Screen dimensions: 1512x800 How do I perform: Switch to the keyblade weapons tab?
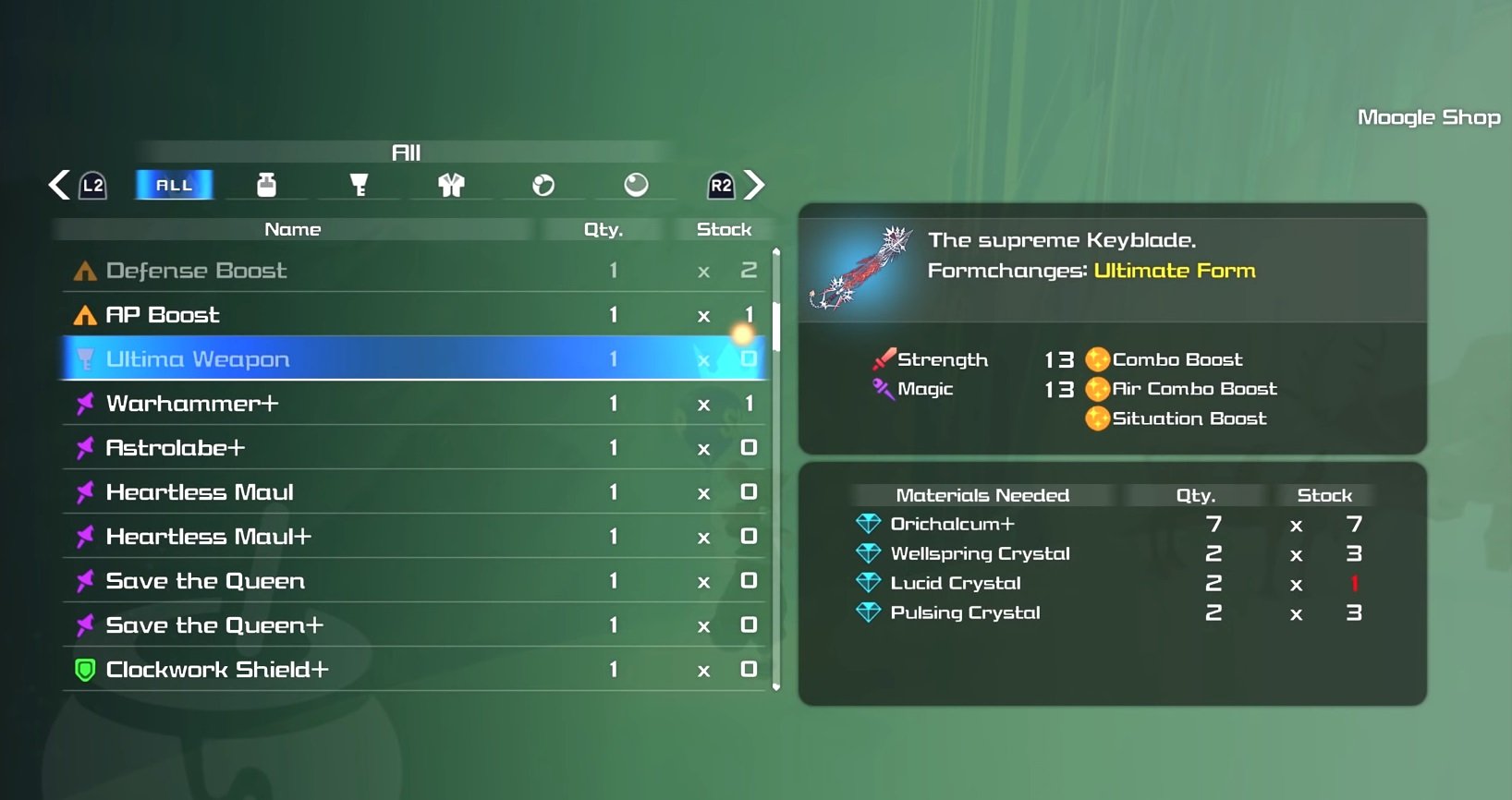(x=359, y=185)
